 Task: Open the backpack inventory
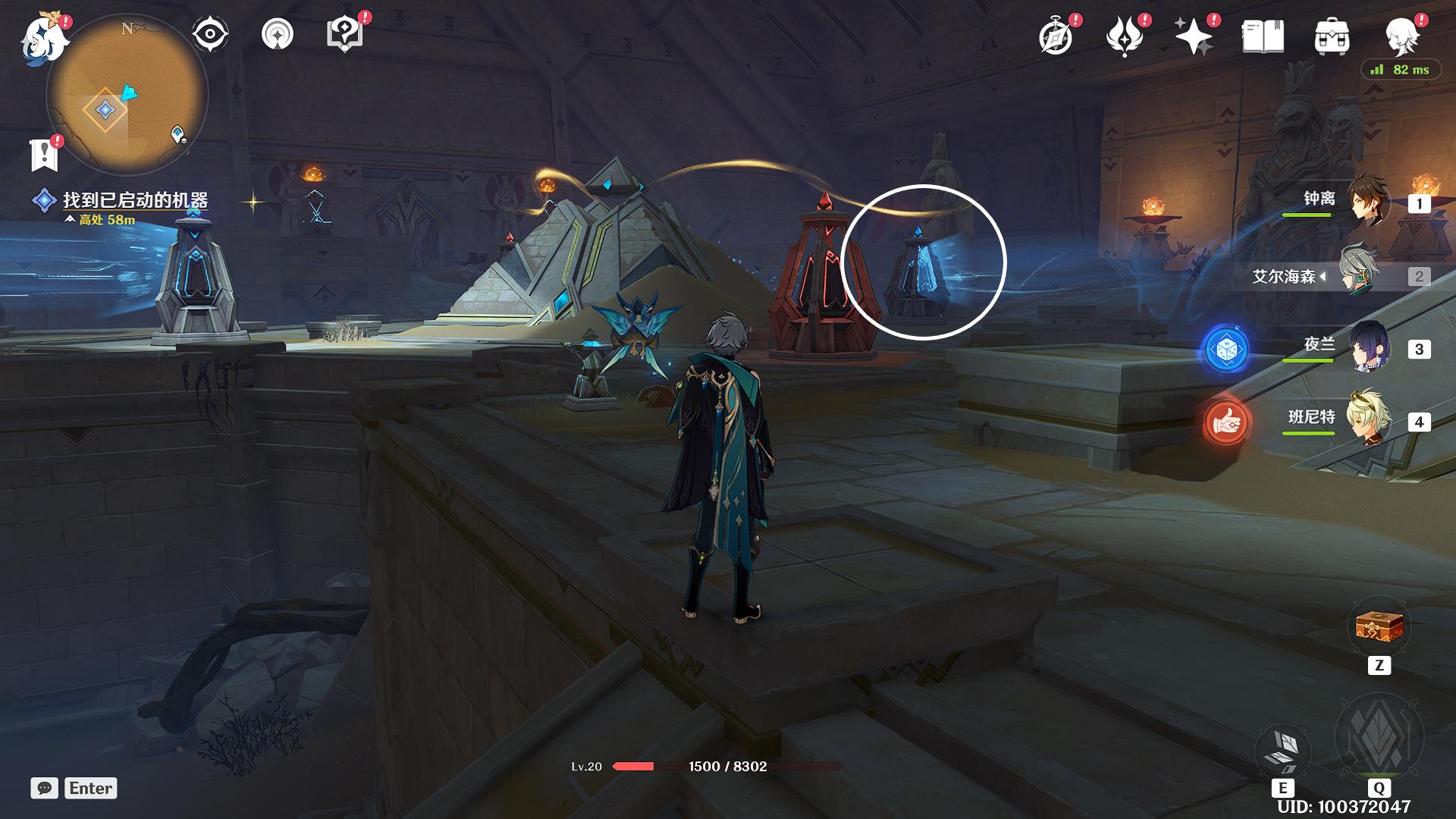coord(1332,36)
